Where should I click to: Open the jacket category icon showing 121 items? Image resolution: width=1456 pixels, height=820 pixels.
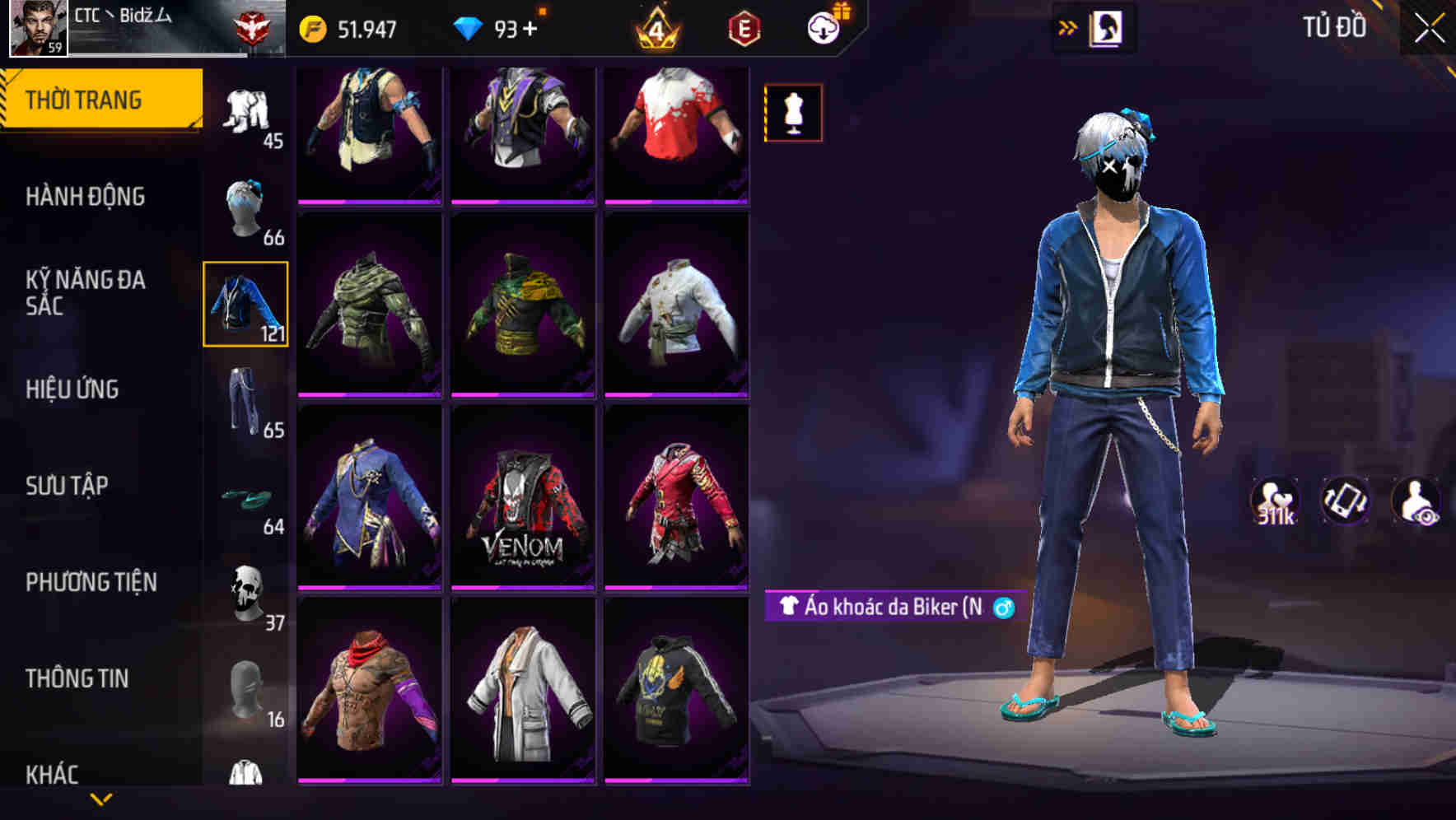[245, 305]
